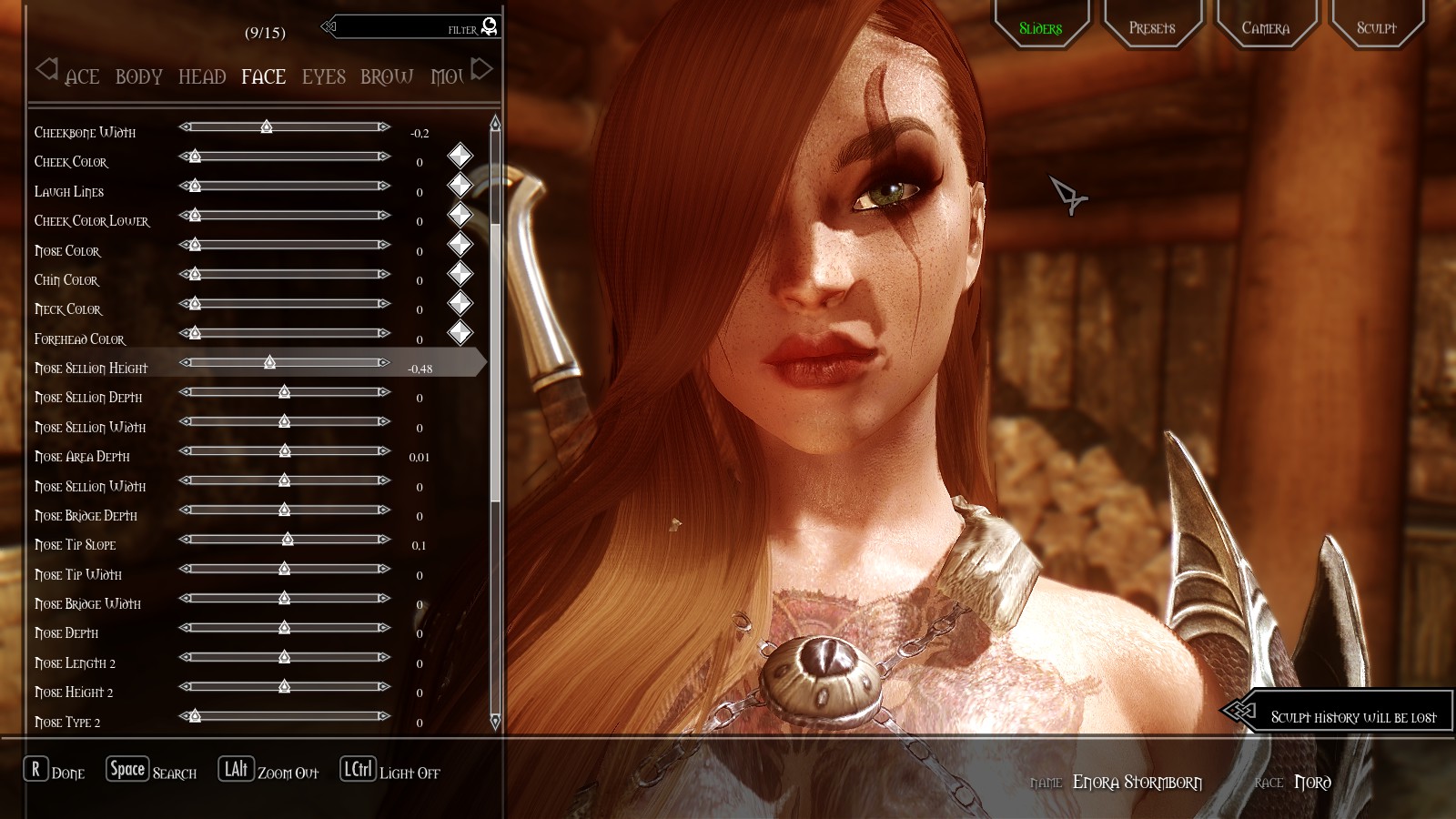
Task: Open the Body category
Action: 138,77
